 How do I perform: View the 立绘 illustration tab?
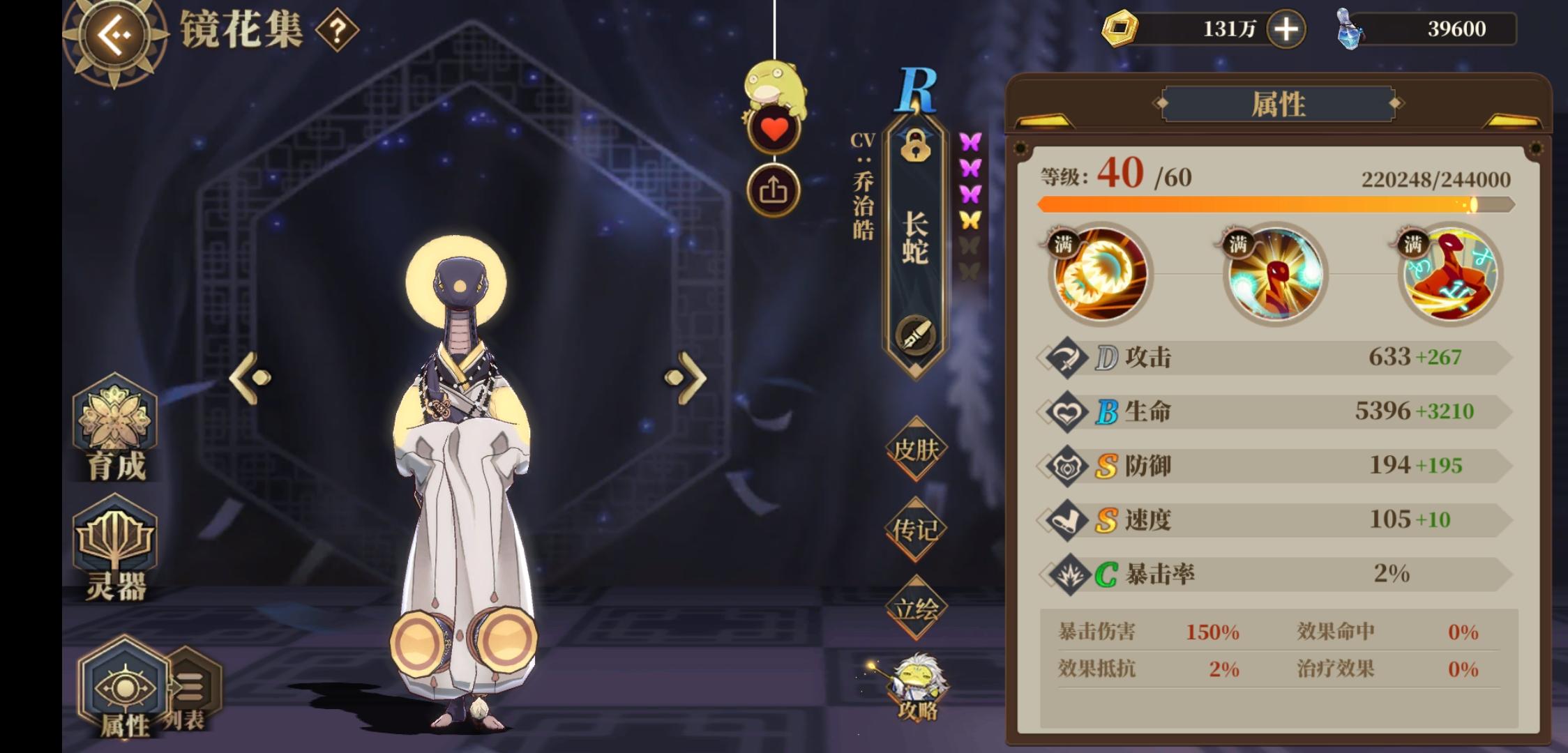pos(916,608)
